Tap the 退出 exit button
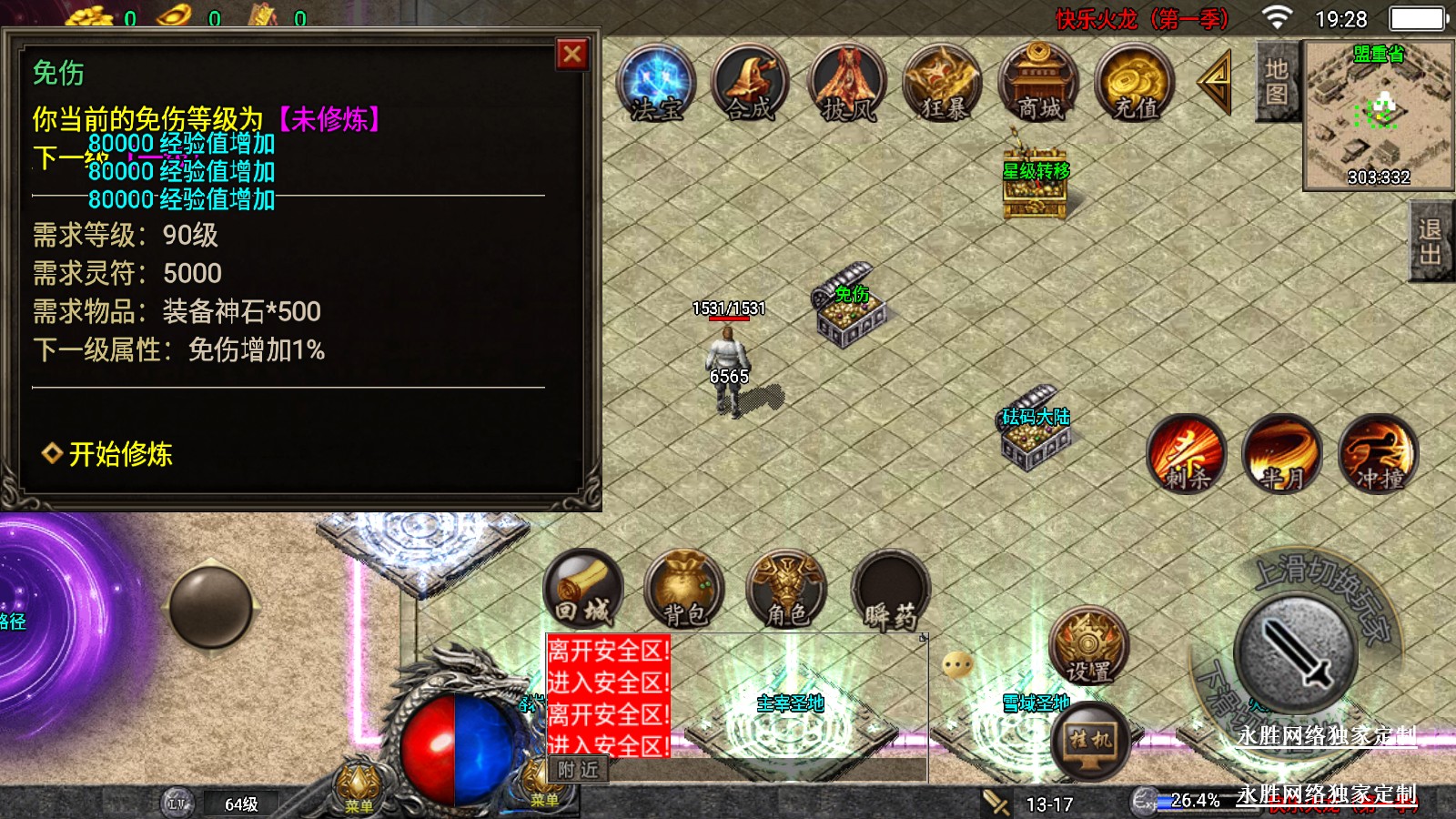The height and width of the screenshot is (819, 1456). click(1431, 241)
